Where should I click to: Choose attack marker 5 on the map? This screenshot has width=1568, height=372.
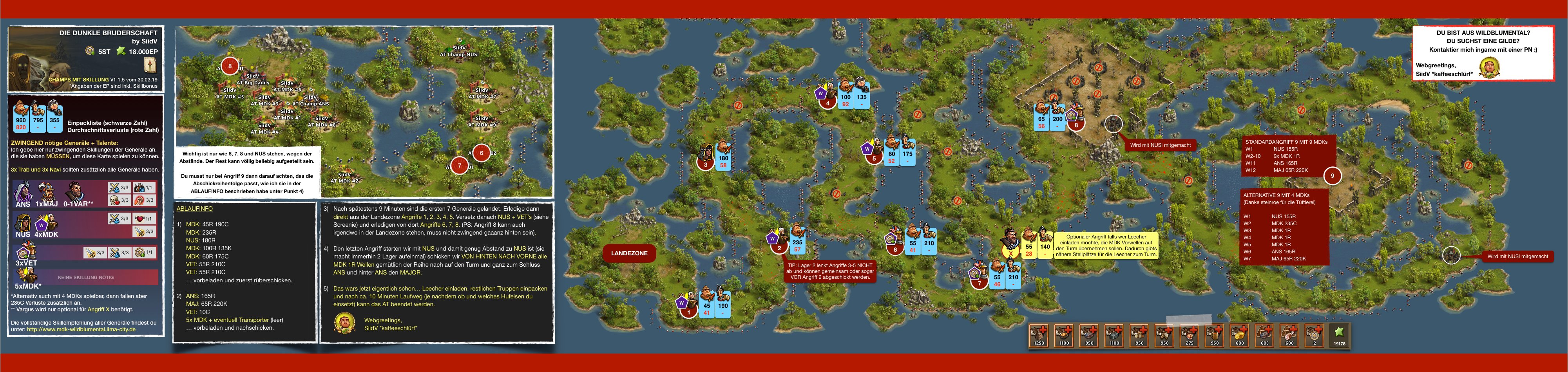tap(874, 158)
